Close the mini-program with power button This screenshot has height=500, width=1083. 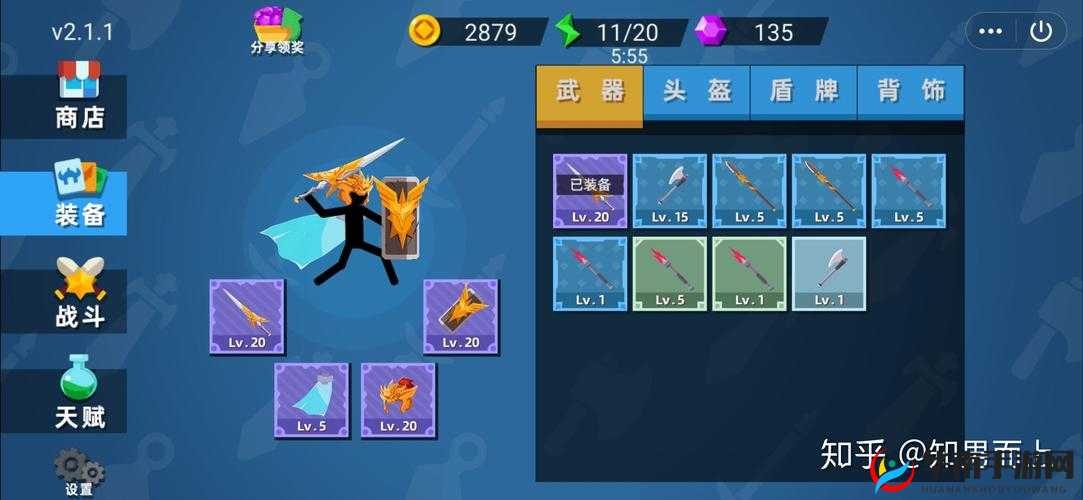[x=1041, y=31]
